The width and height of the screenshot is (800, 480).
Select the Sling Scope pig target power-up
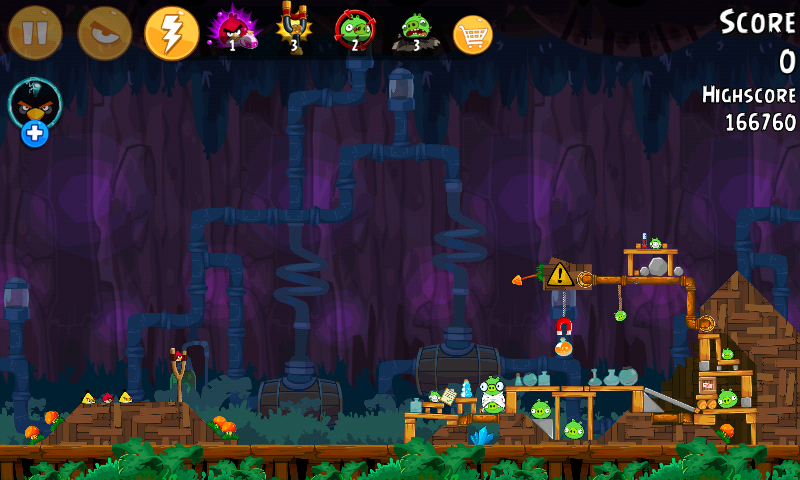[354, 30]
